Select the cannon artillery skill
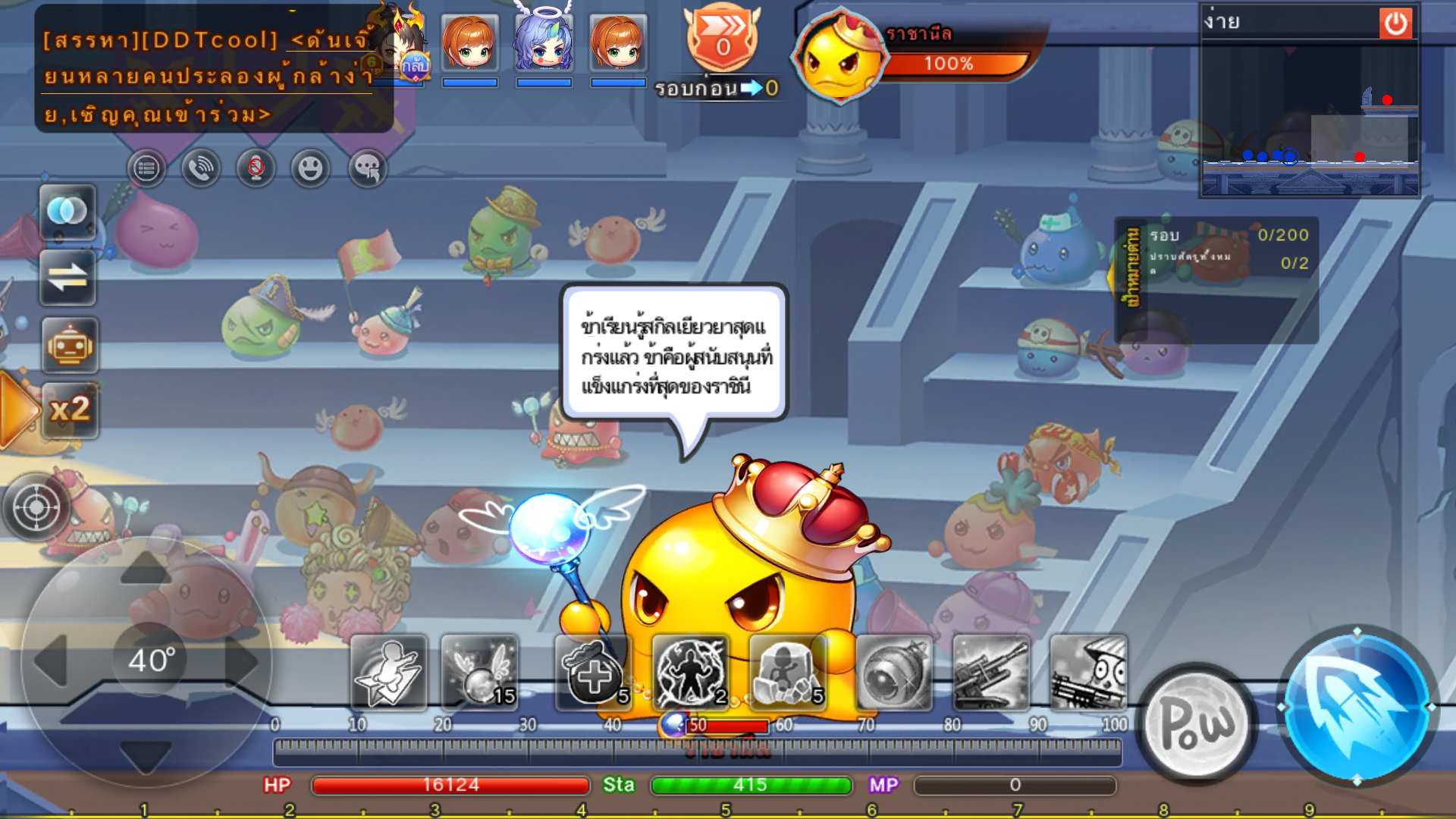The height and width of the screenshot is (819, 1456). [x=990, y=673]
